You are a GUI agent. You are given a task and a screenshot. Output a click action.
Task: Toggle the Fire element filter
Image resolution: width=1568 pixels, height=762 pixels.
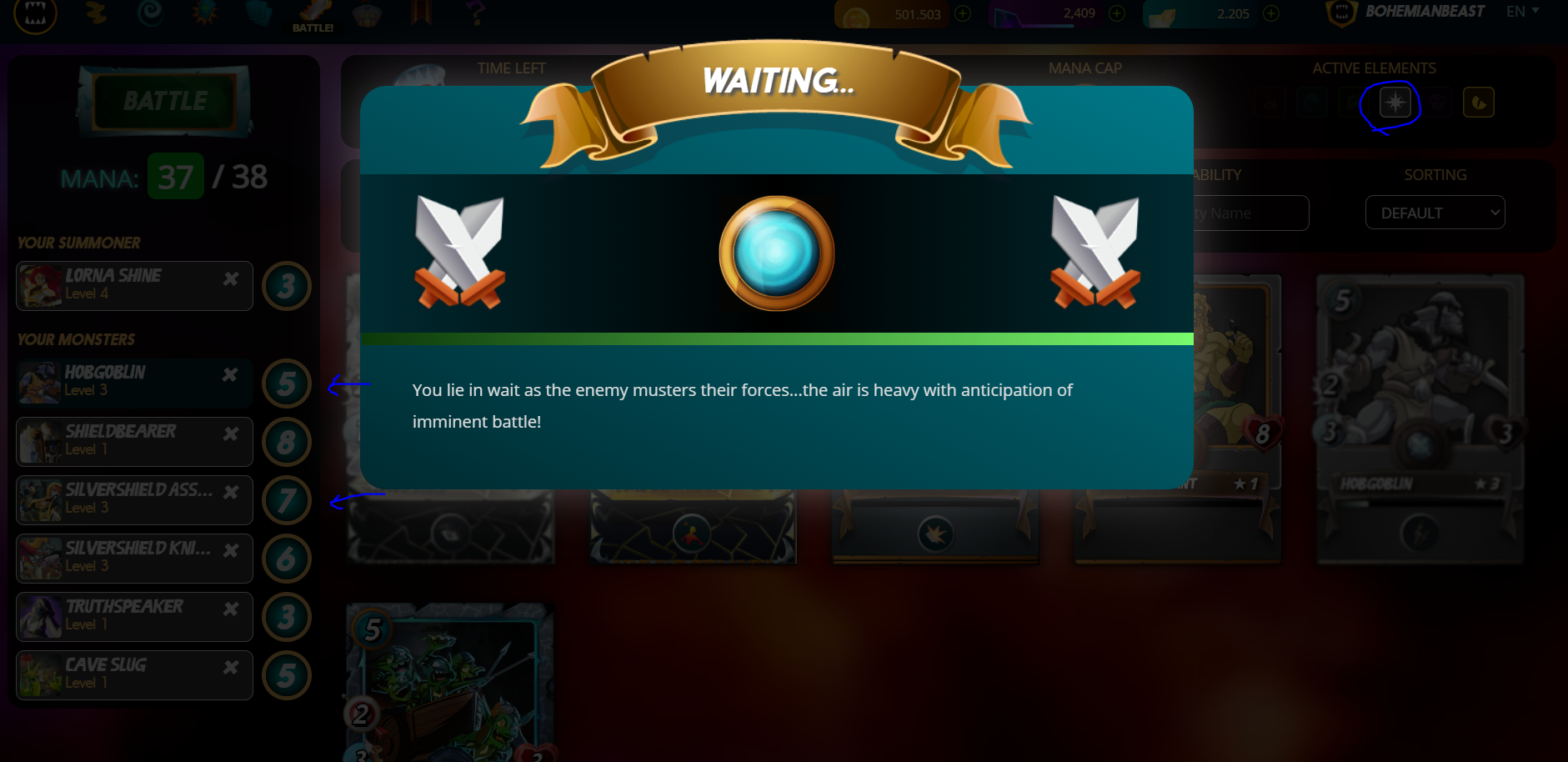click(x=1270, y=102)
